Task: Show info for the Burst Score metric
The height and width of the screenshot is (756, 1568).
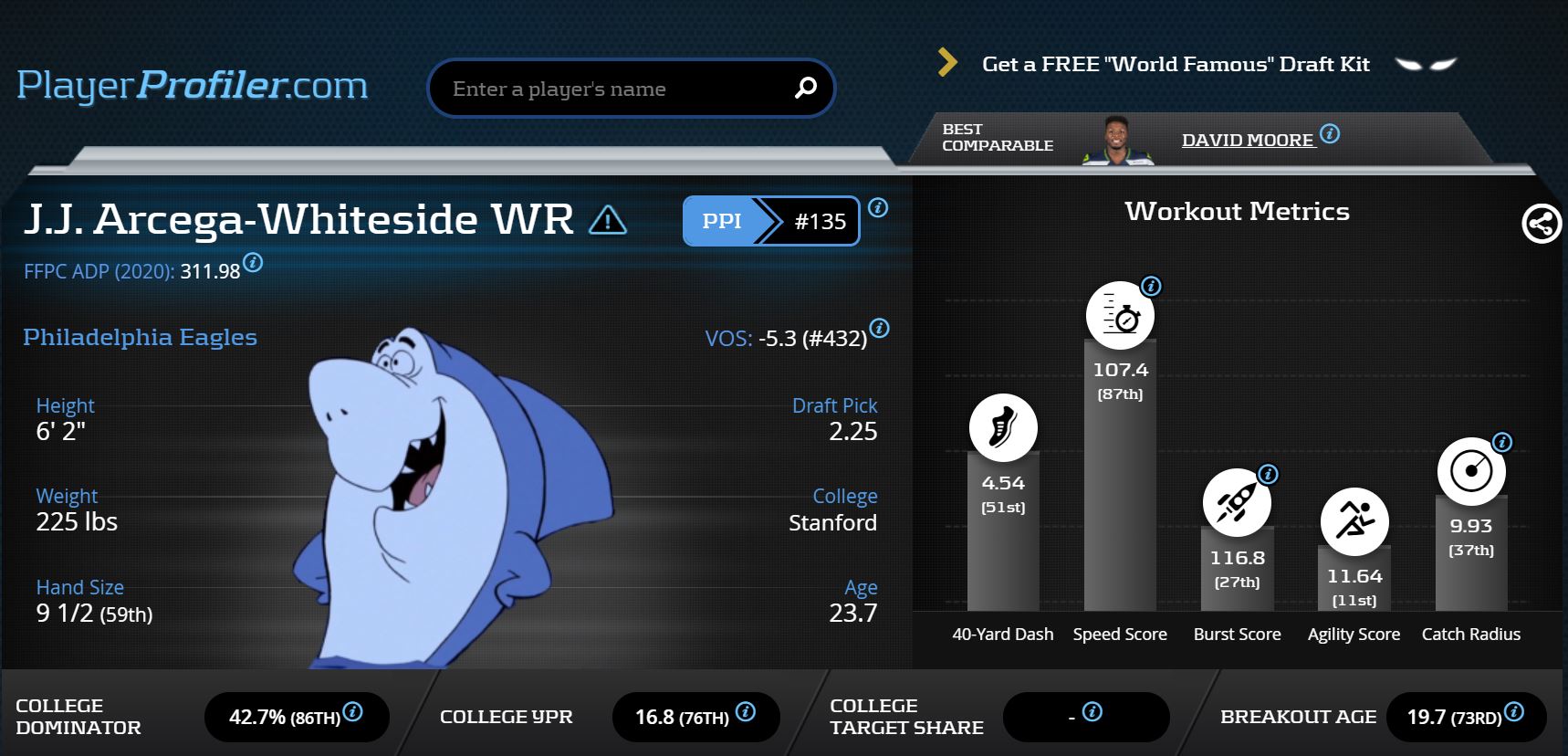Action: [x=1268, y=474]
